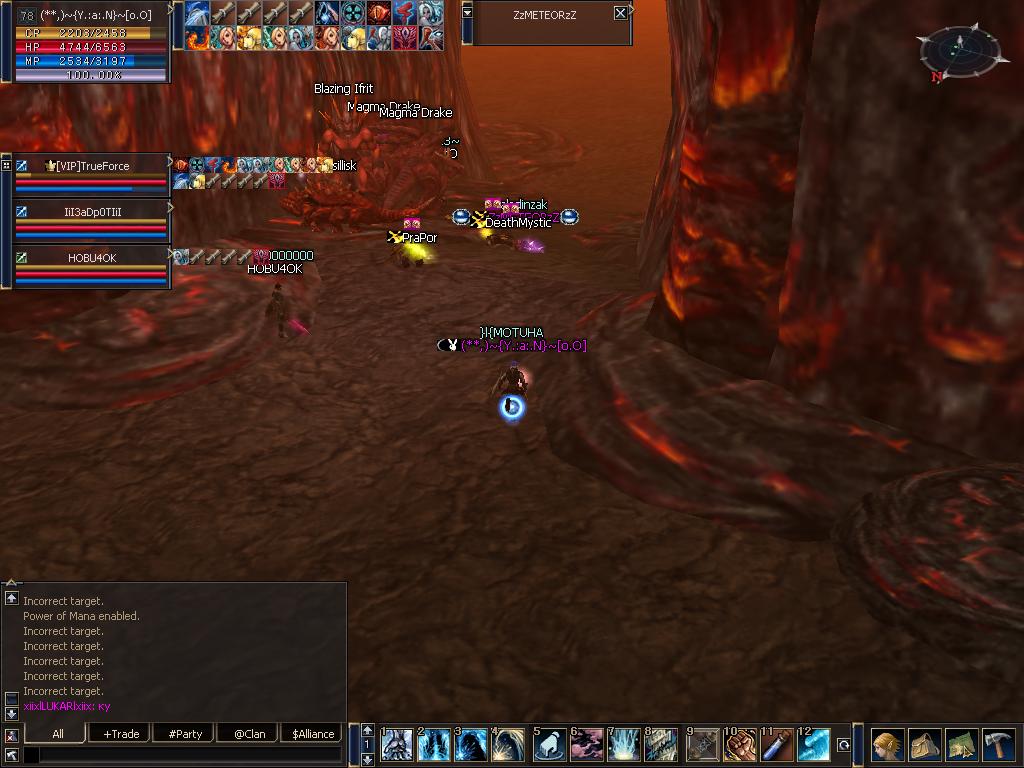The height and width of the screenshot is (768, 1024).
Task: Expand the ZzMETEORzZ target window dropdown arrow
Action: tap(467, 13)
